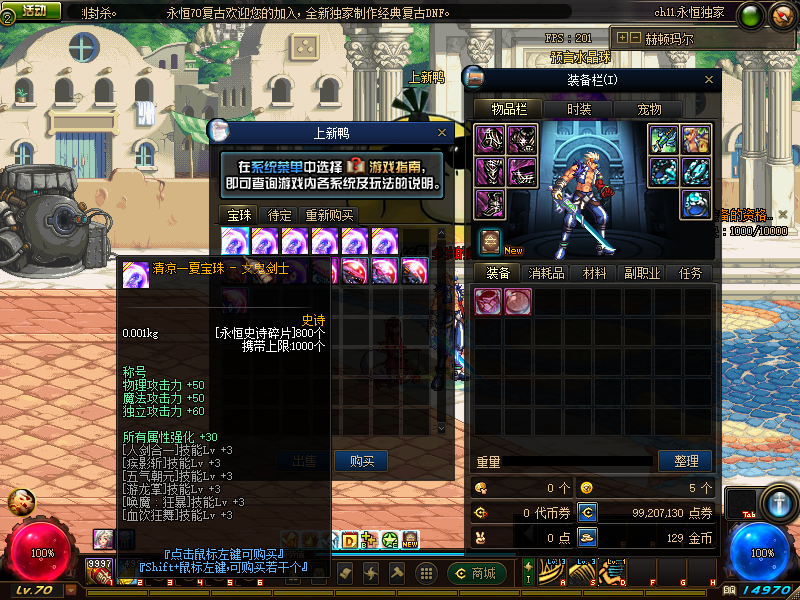Click the 购买 buy button
Image resolution: width=800 pixels, height=600 pixels.
tap(361, 461)
